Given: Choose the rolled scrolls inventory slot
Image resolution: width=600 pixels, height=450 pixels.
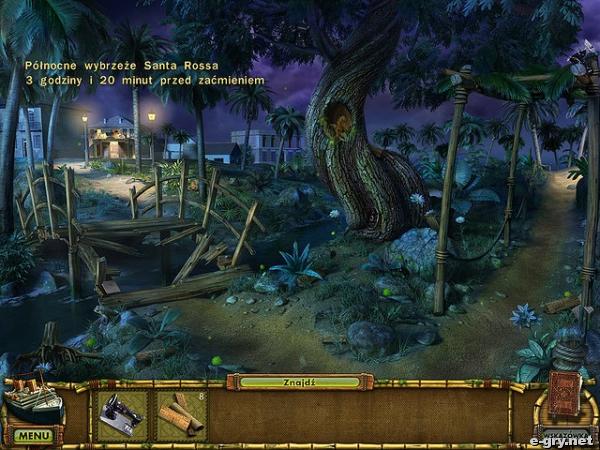Looking at the screenshot, I should click(181, 416).
